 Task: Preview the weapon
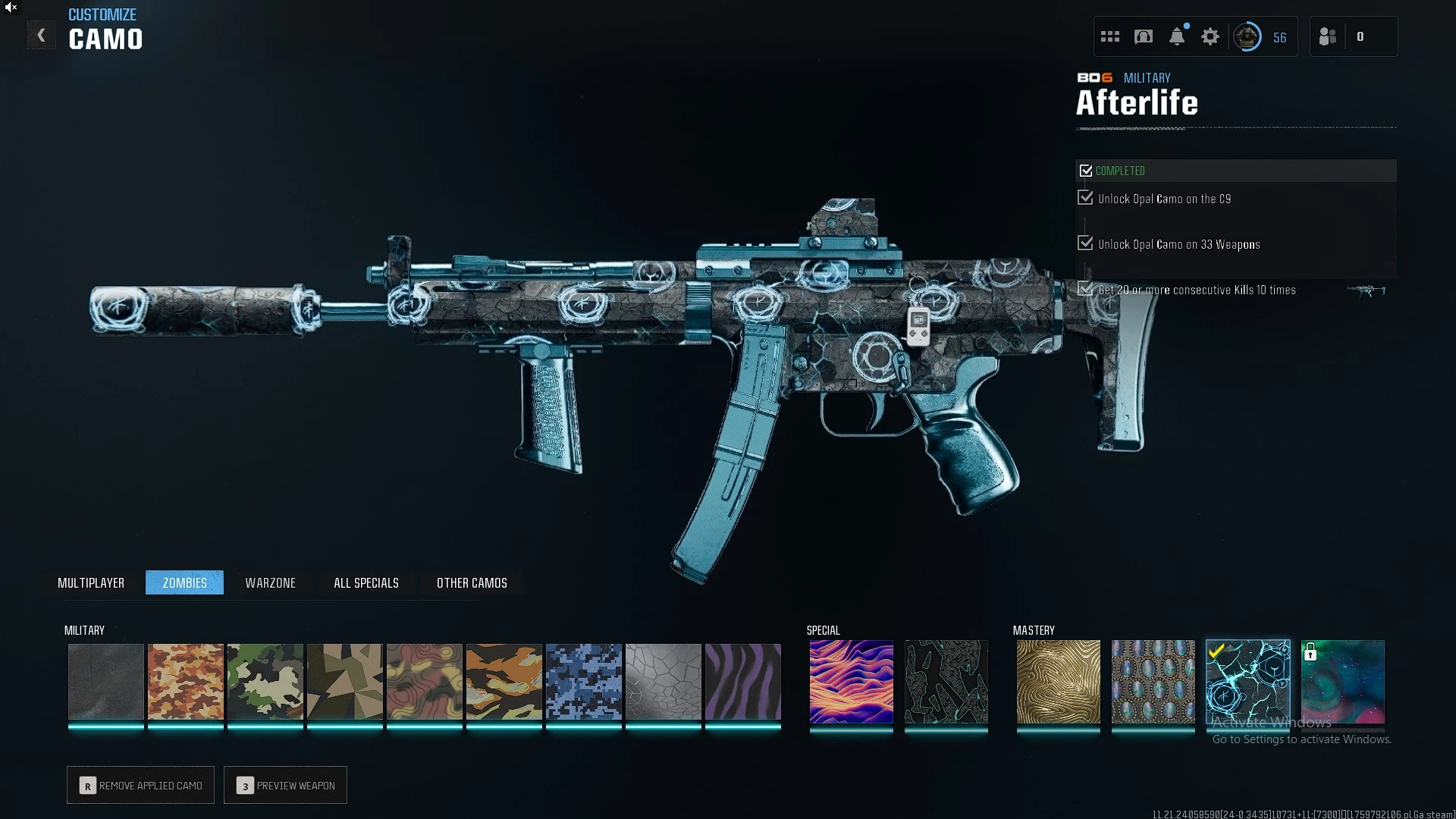[x=286, y=786]
